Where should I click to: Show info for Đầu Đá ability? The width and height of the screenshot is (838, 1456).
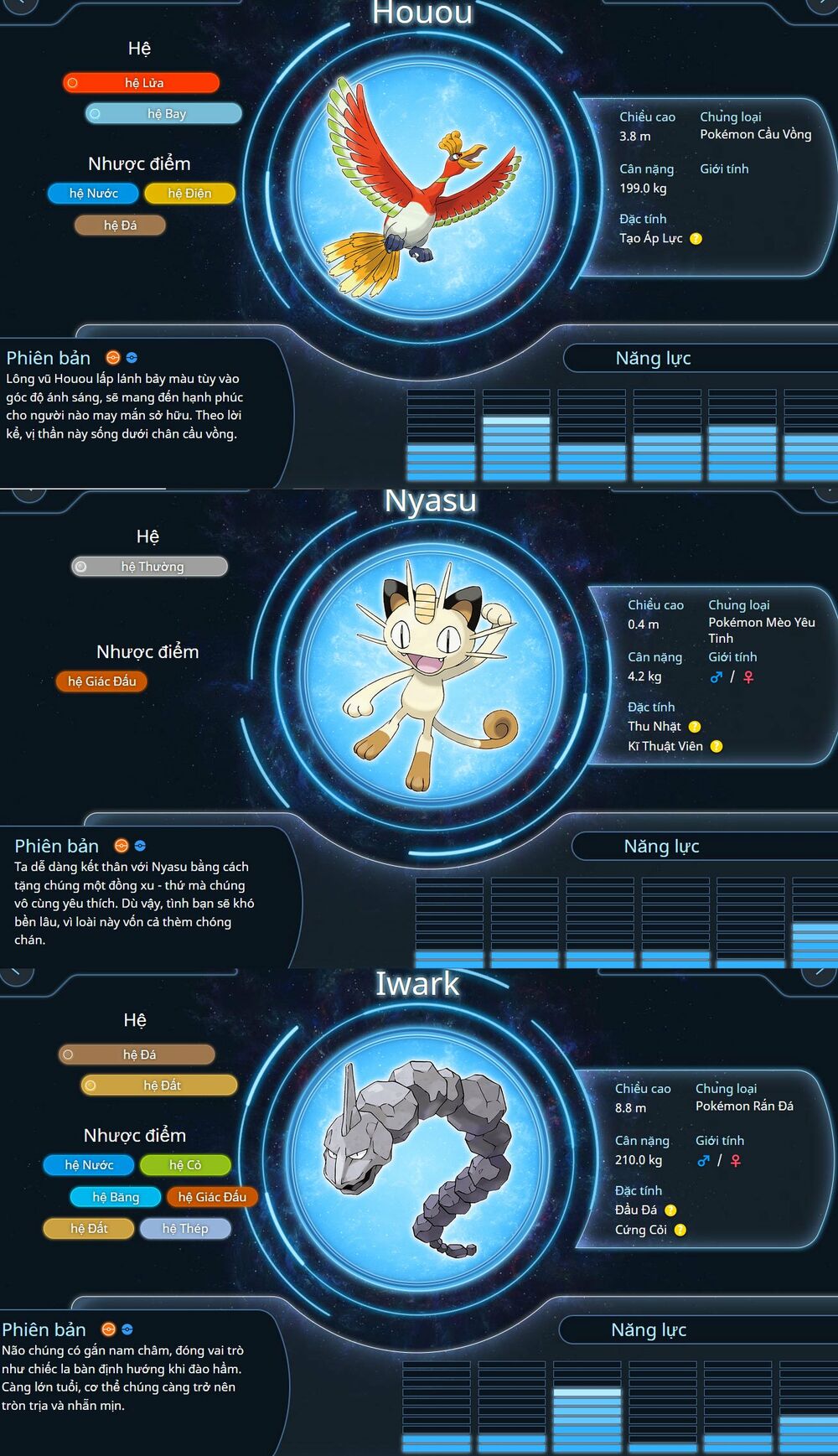coord(670,1210)
